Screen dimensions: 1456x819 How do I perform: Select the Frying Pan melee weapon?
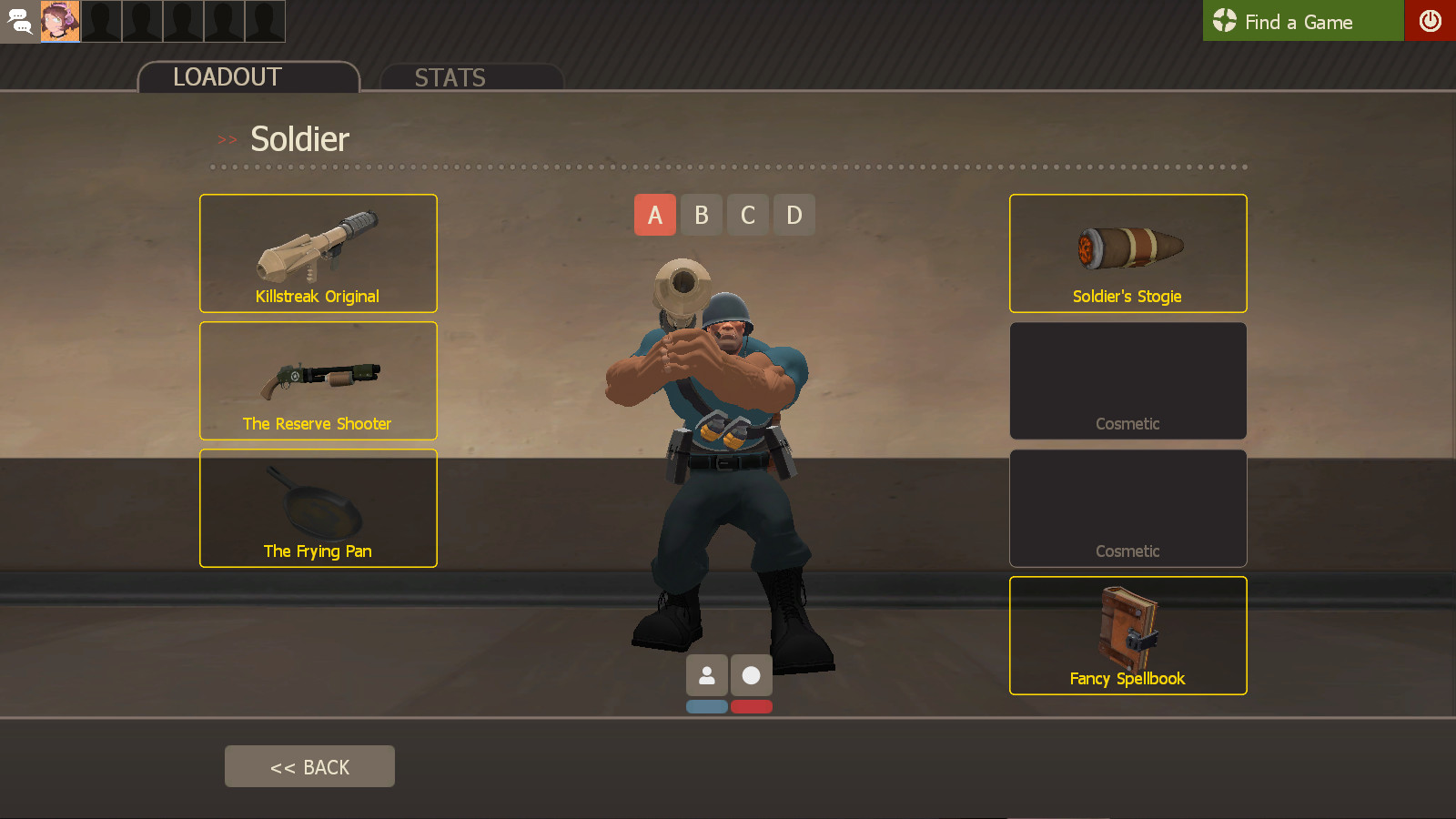pos(318,508)
